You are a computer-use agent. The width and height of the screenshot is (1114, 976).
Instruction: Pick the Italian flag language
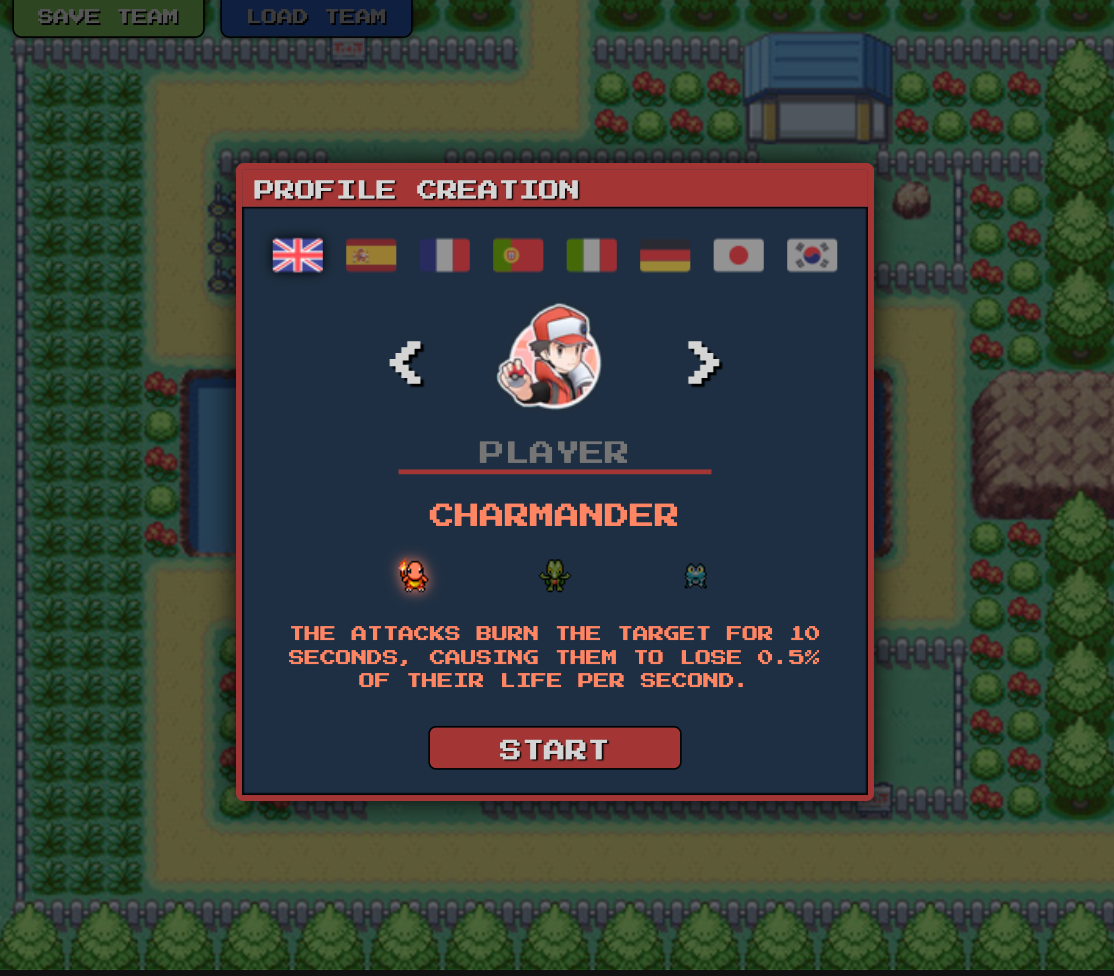click(592, 255)
